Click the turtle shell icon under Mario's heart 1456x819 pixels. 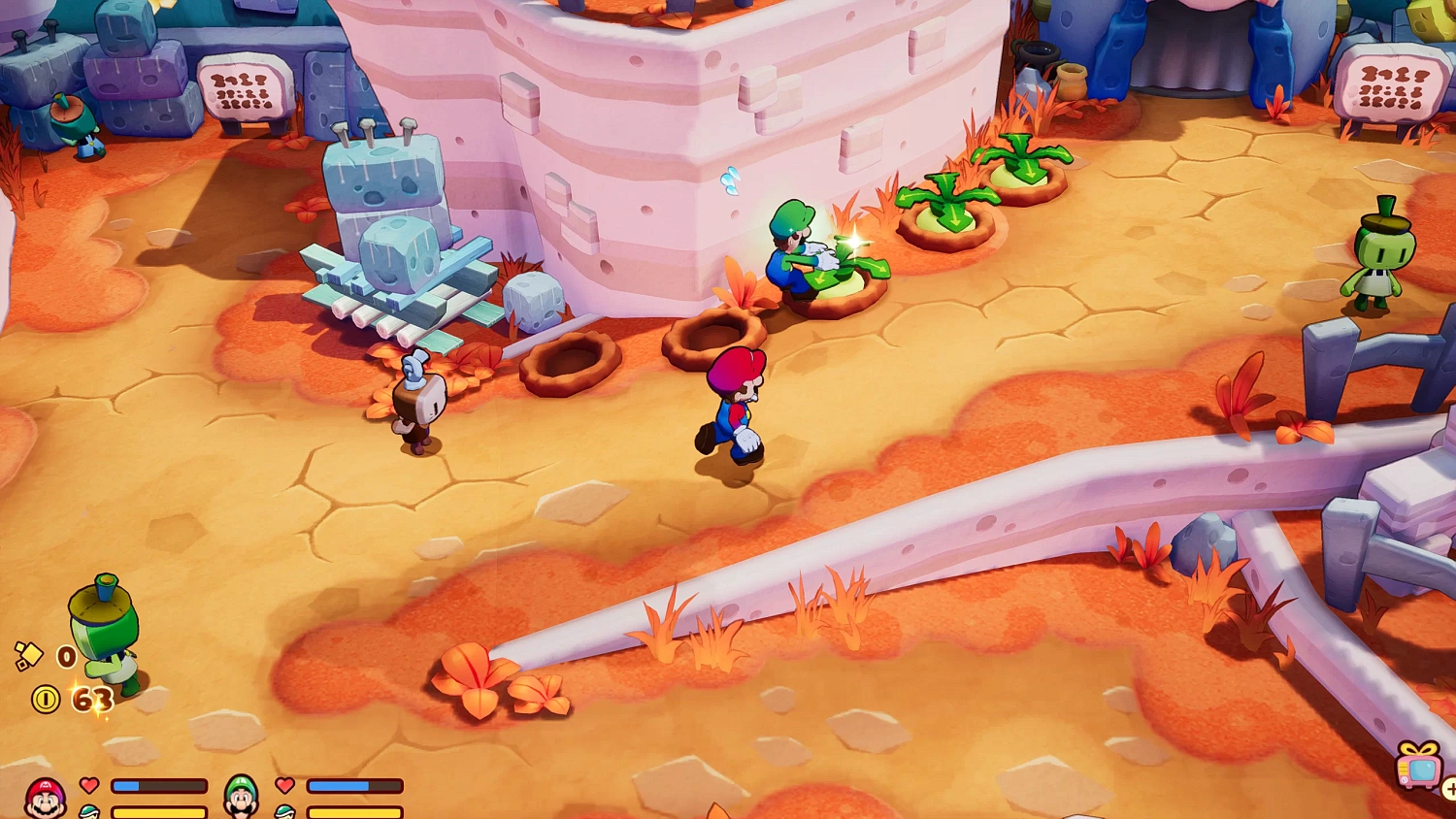(x=87, y=813)
